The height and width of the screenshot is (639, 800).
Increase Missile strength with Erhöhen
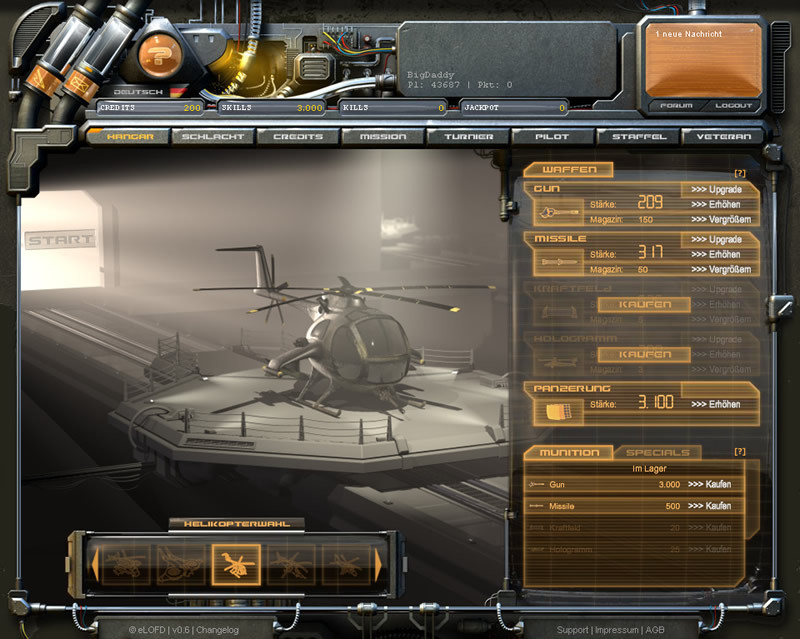pos(715,254)
